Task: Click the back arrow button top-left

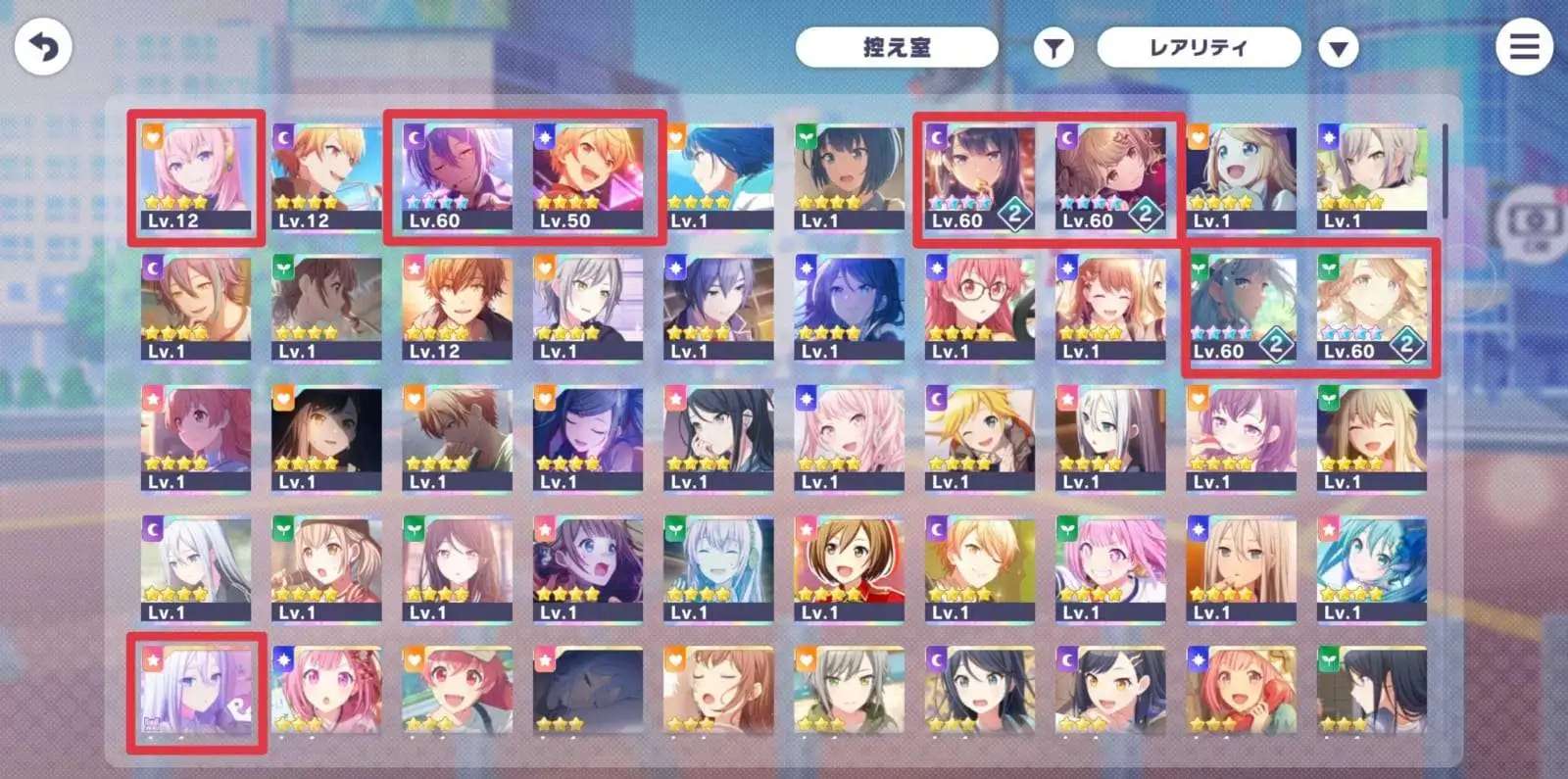Action: (x=44, y=44)
